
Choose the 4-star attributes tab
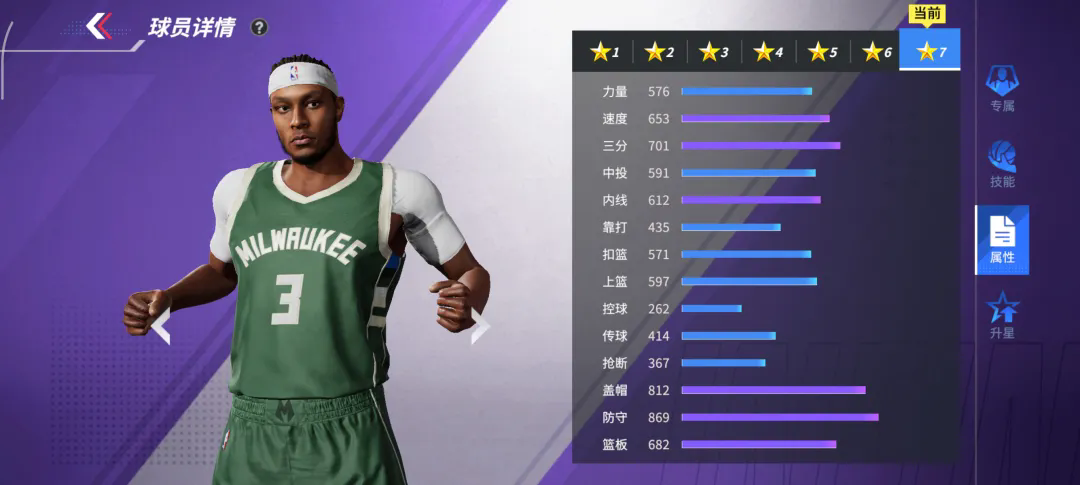point(768,52)
